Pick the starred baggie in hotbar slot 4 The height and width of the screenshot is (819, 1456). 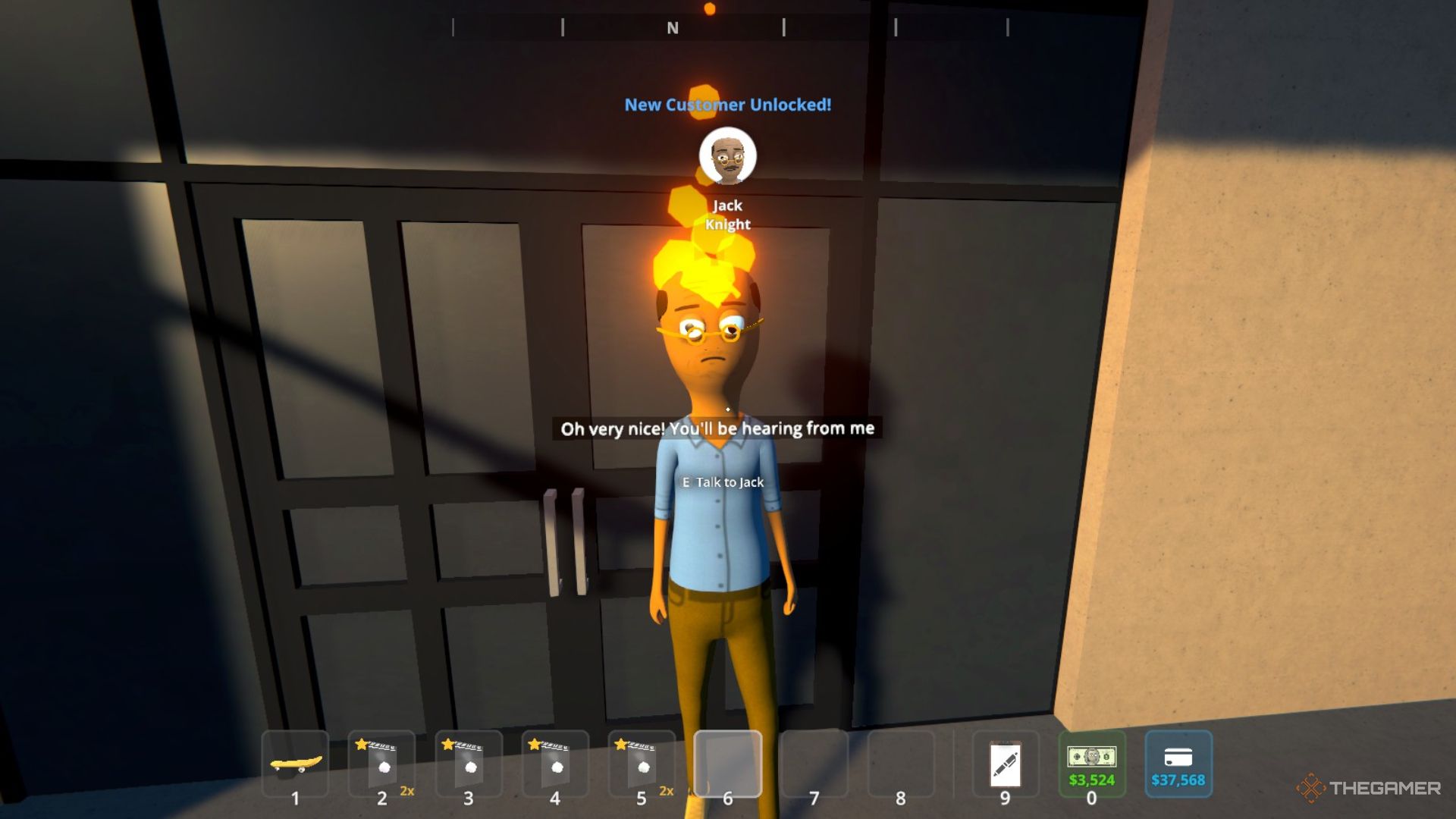tap(555, 764)
